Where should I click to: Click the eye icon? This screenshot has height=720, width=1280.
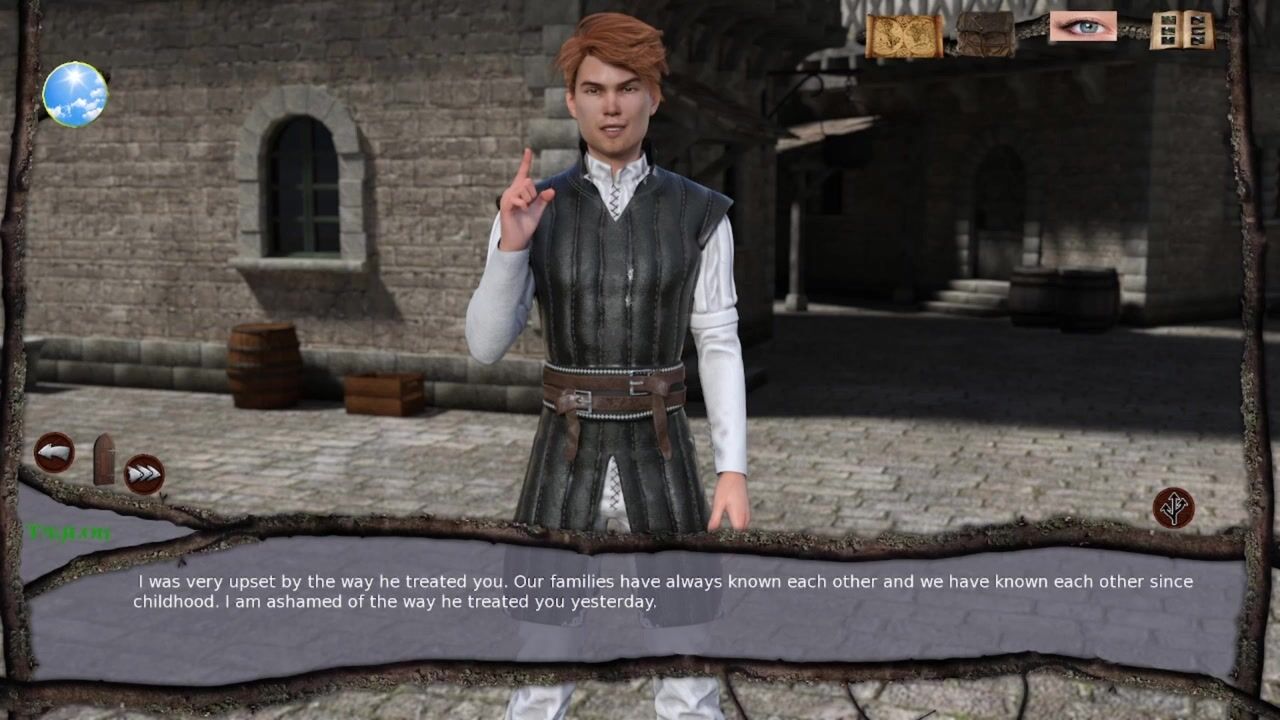pyautogui.click(x=1082, y=27)
